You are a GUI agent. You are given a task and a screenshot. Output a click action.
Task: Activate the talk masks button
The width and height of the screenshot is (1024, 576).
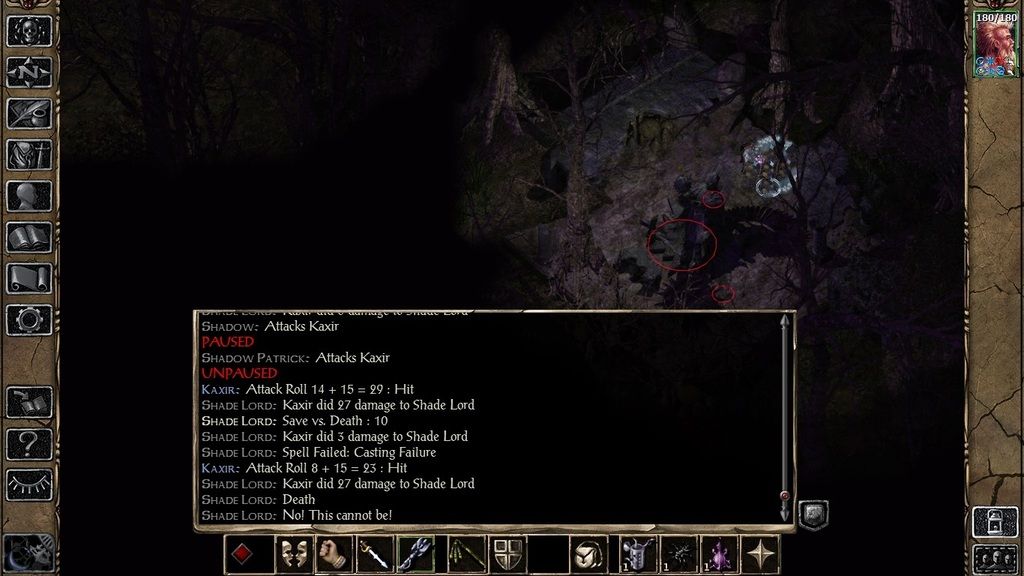pos(292,554)
